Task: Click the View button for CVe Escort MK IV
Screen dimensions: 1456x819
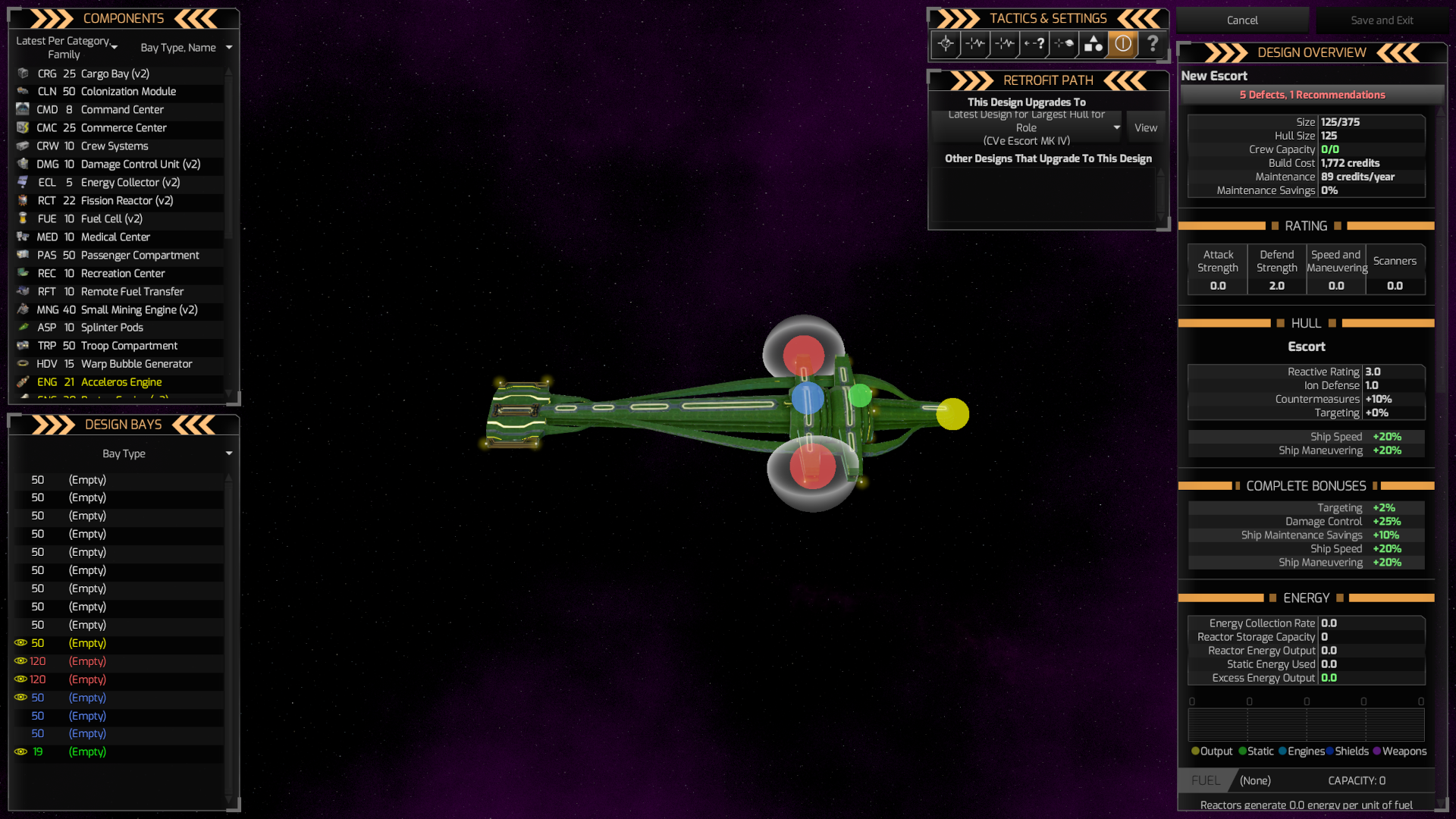Action: pyautogui.click(x=1146, y=127)
